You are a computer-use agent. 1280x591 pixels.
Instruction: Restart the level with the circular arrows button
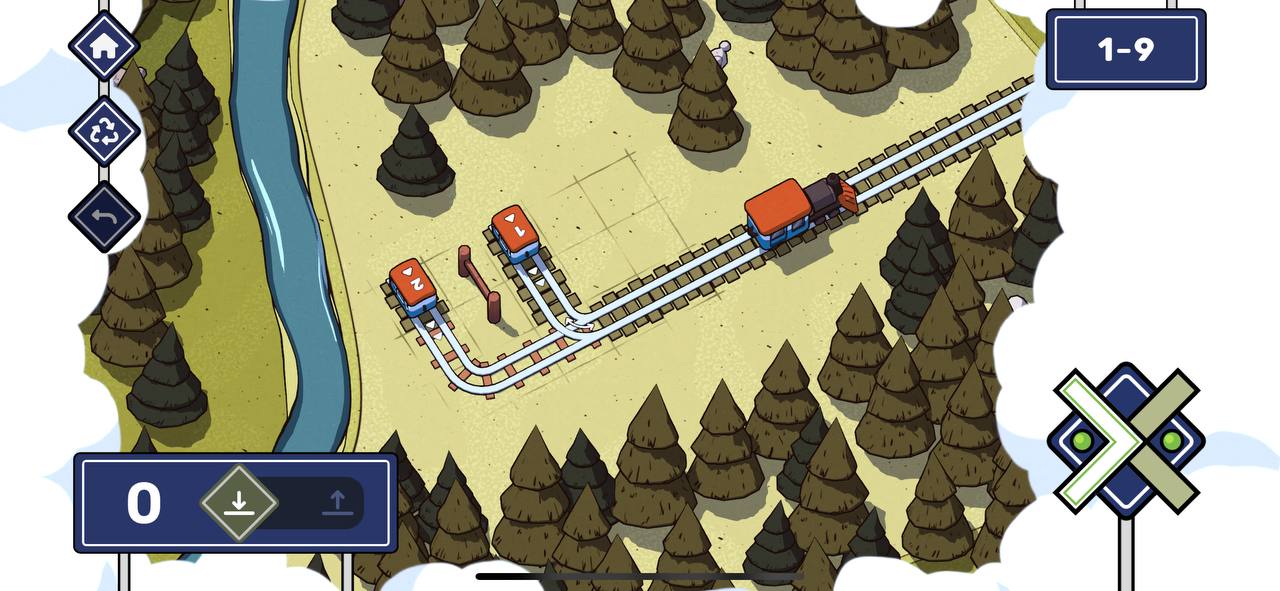[x=104, y=131]
